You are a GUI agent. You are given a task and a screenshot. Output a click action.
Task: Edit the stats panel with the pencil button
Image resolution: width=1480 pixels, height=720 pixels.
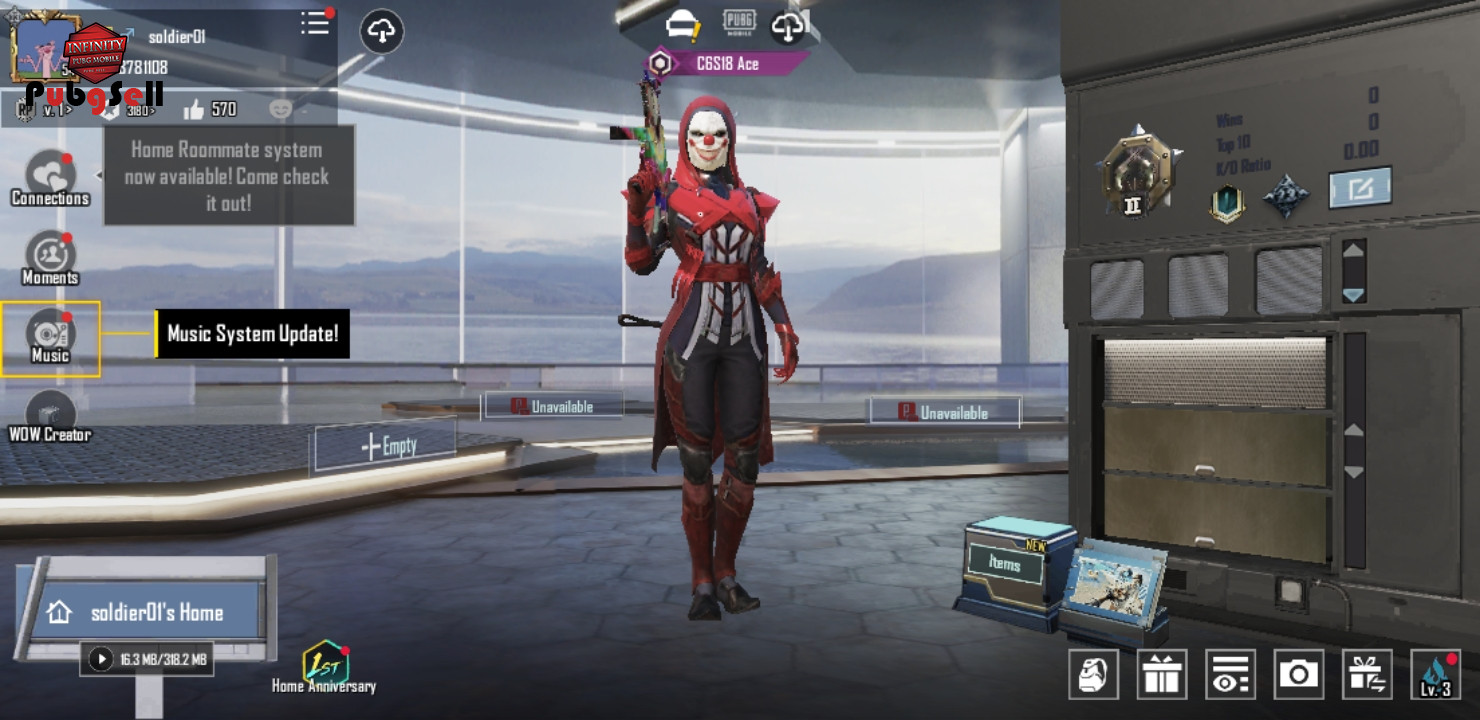pos(1360,187)
